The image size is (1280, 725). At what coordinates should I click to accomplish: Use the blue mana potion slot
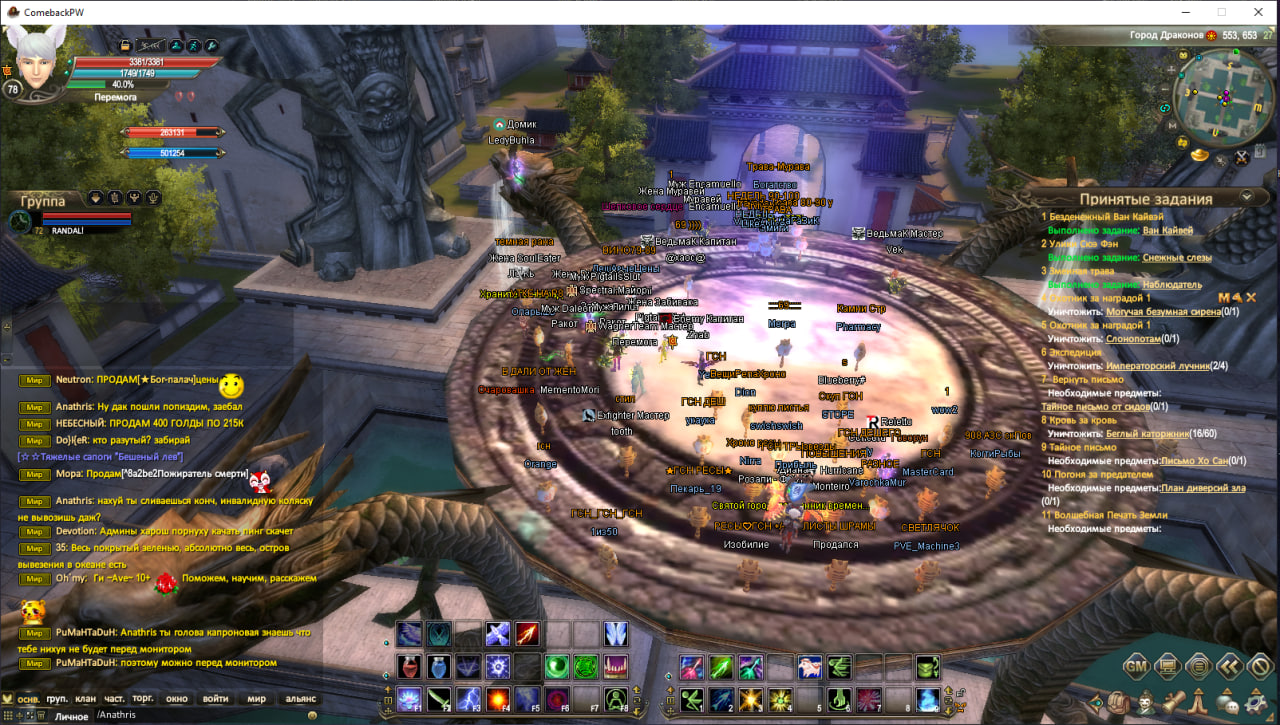439,666
